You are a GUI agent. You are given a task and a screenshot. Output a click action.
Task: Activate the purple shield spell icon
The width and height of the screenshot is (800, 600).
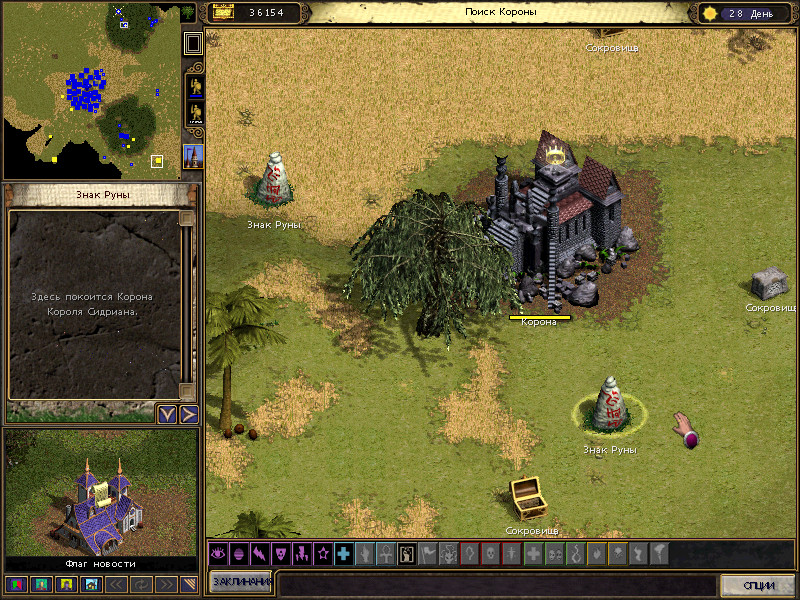(280, 553)
